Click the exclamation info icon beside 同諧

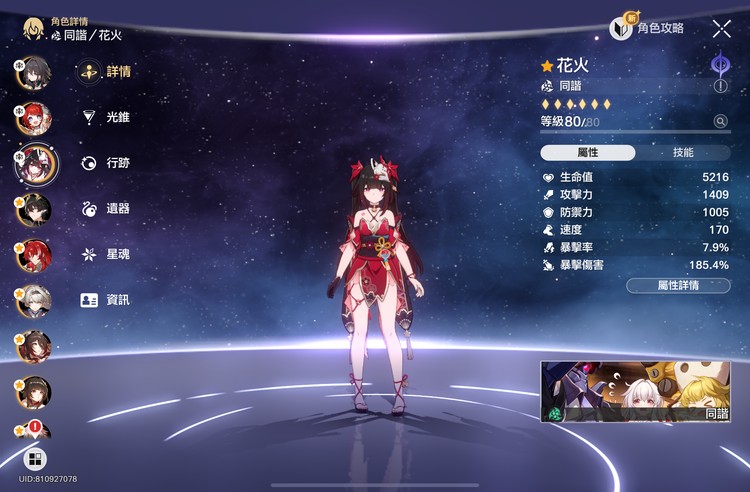coord(720,87)
